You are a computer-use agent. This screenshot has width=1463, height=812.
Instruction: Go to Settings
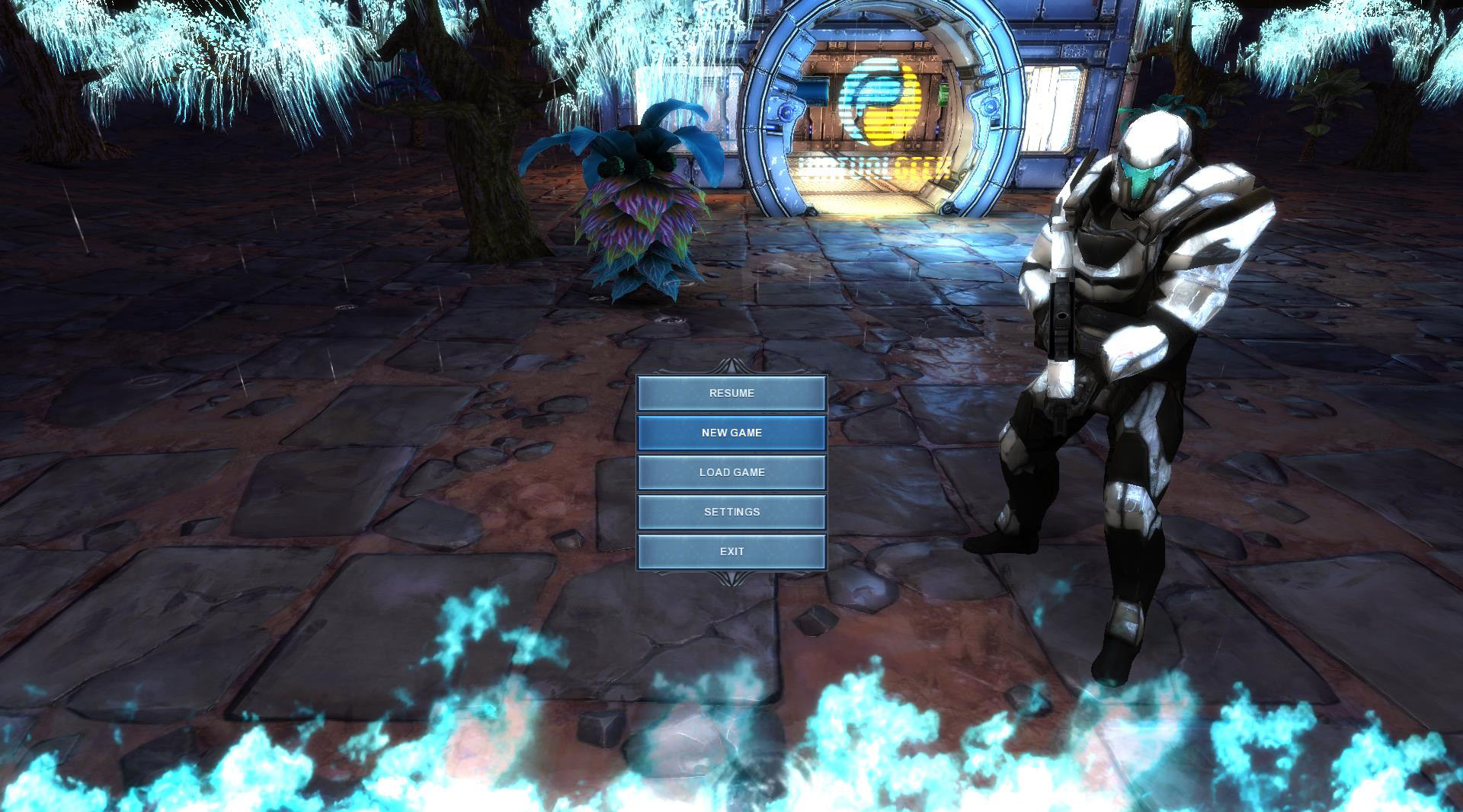click(x=731, y=512)
